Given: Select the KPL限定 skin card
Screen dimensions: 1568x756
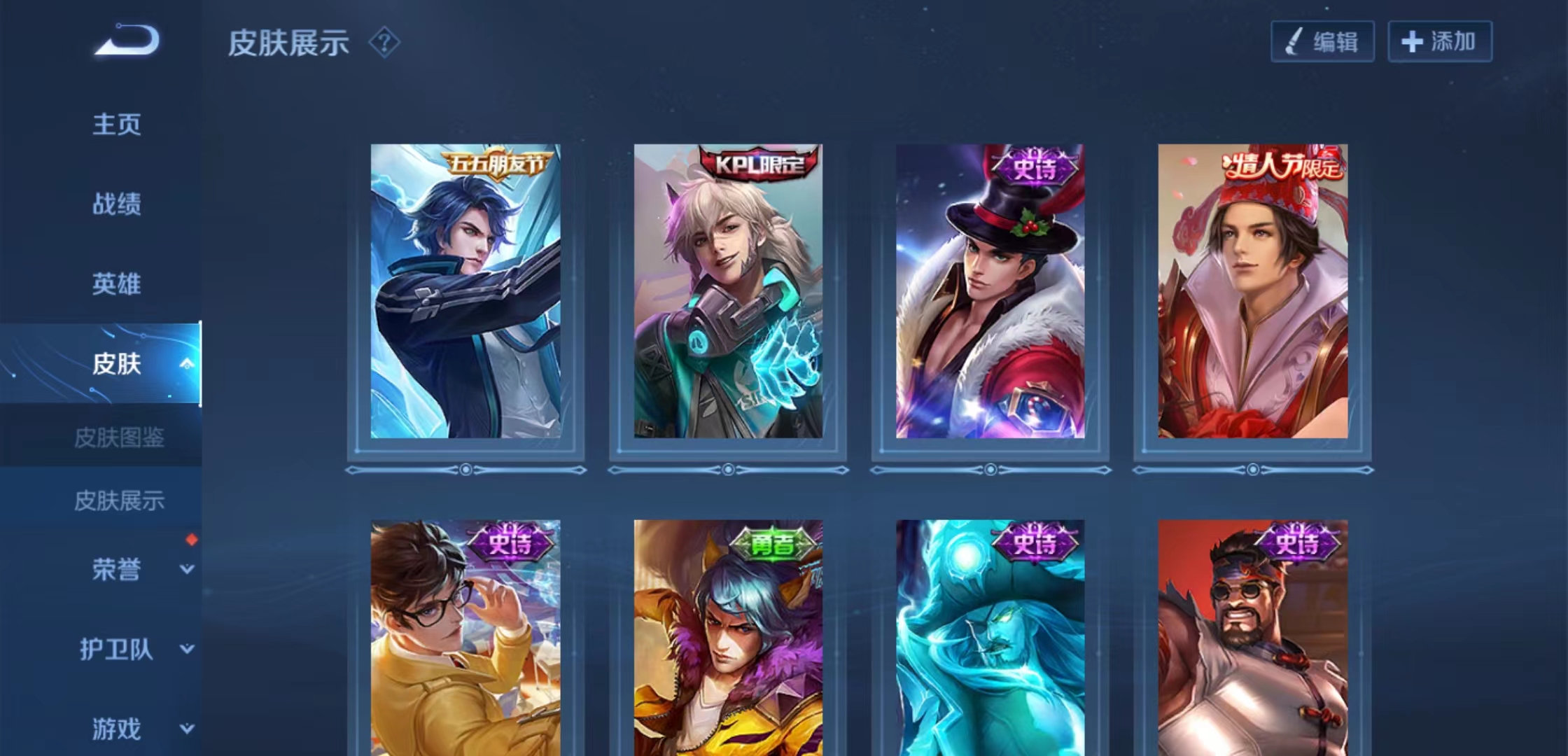Looking at the screenshot, I should (728, 291).
